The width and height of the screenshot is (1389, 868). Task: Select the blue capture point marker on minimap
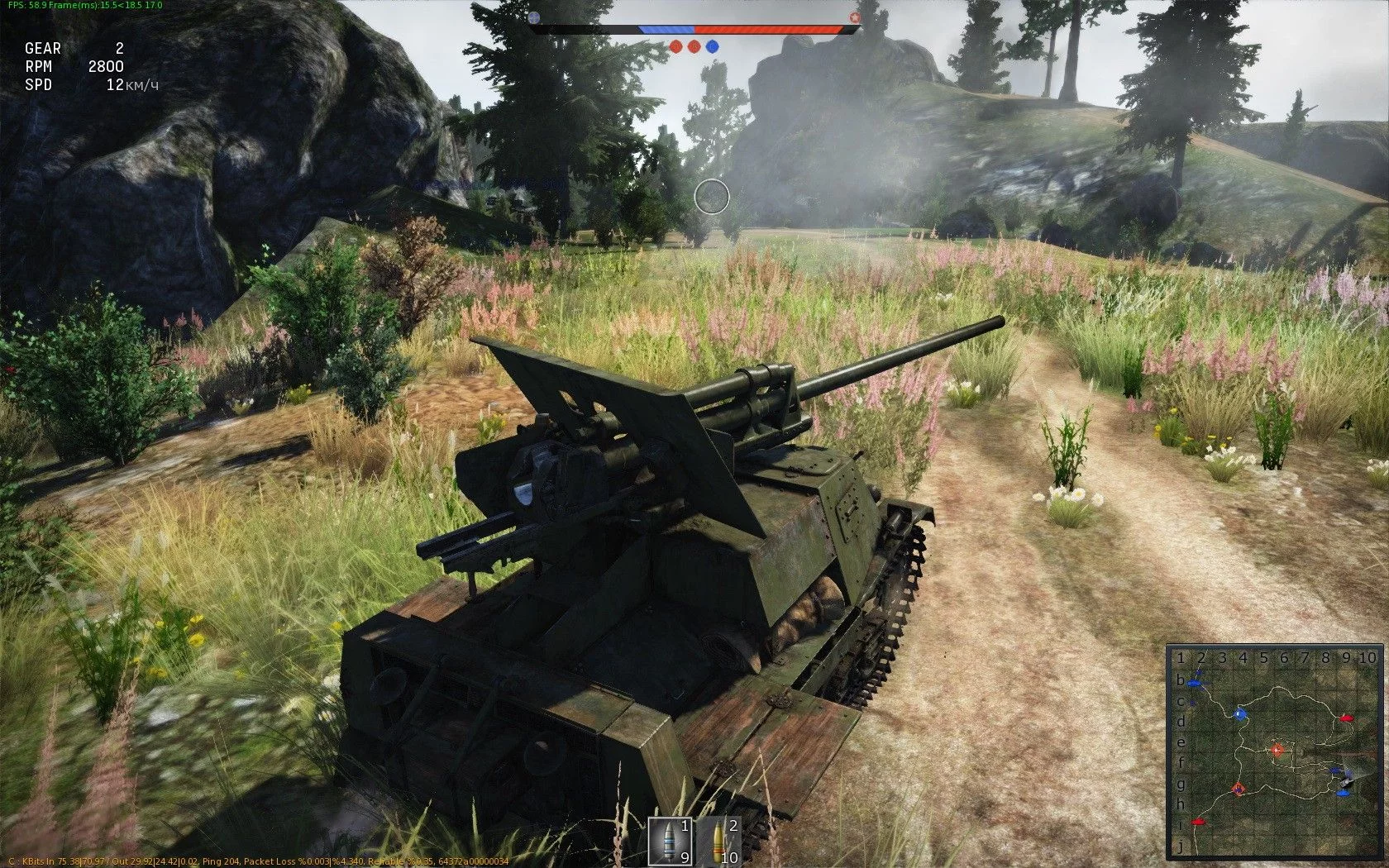(x=1239, y=714)
